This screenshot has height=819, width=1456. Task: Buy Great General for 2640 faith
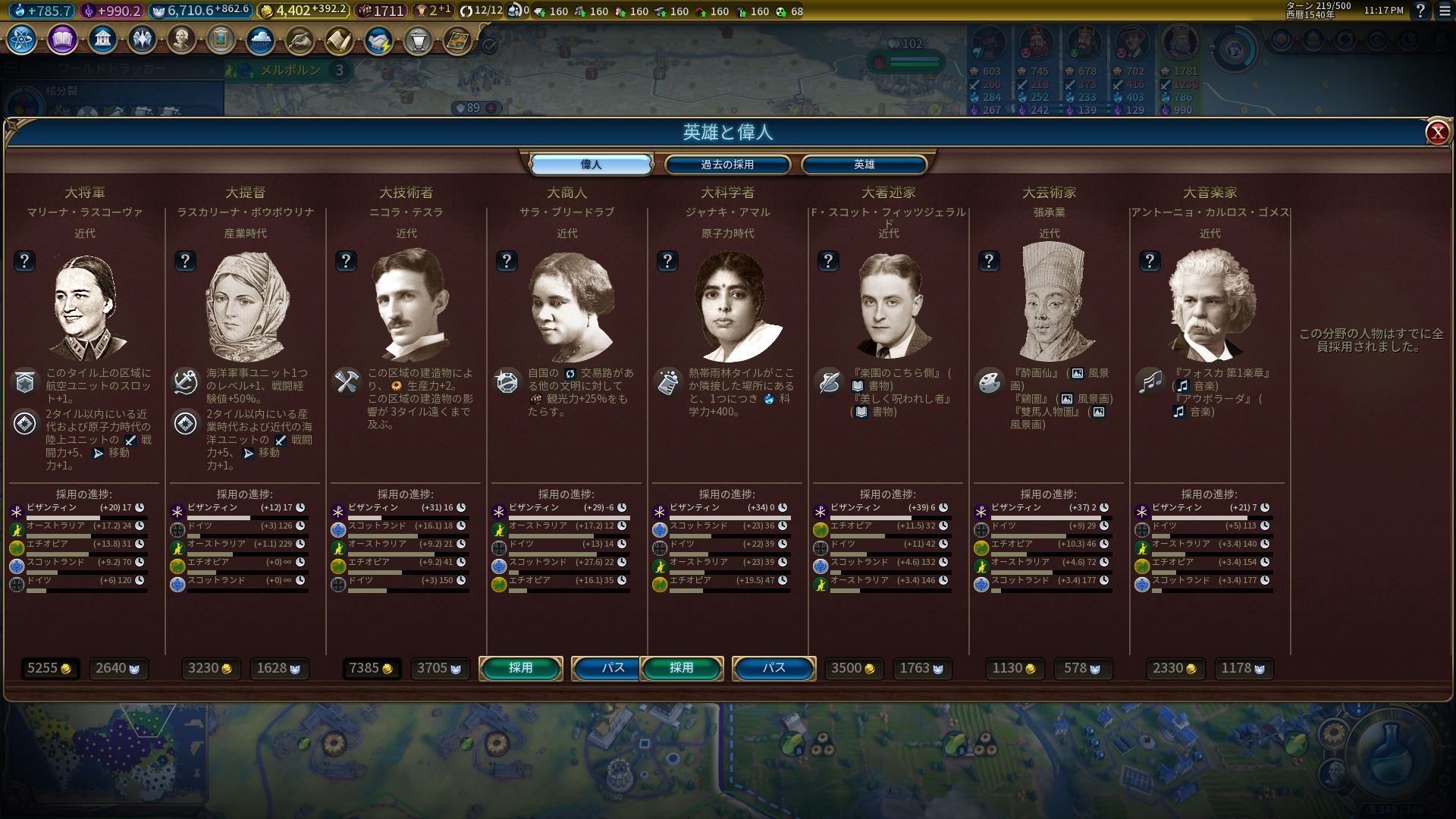click(119, 668)
